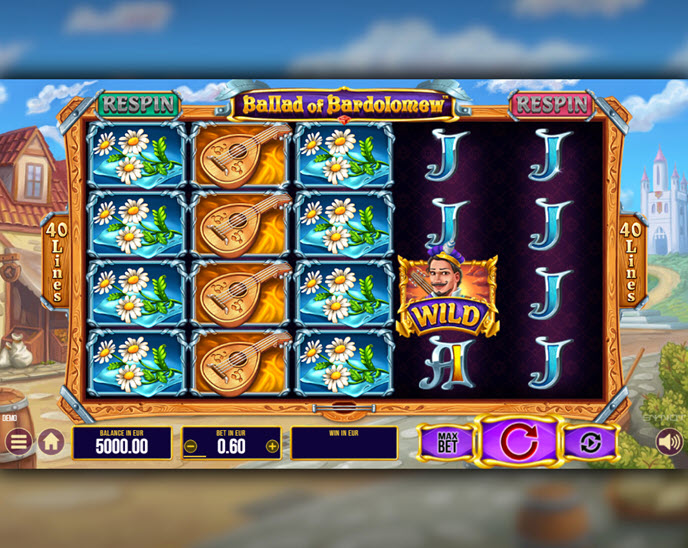Spin the reels
688x548 pixels.
pos(519,441)
